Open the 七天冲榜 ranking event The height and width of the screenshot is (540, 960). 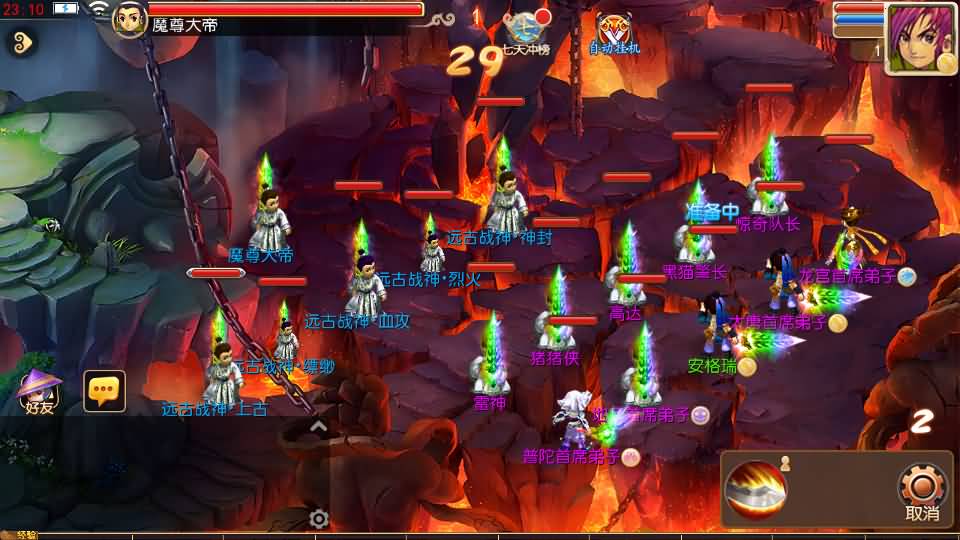(526, 31)
